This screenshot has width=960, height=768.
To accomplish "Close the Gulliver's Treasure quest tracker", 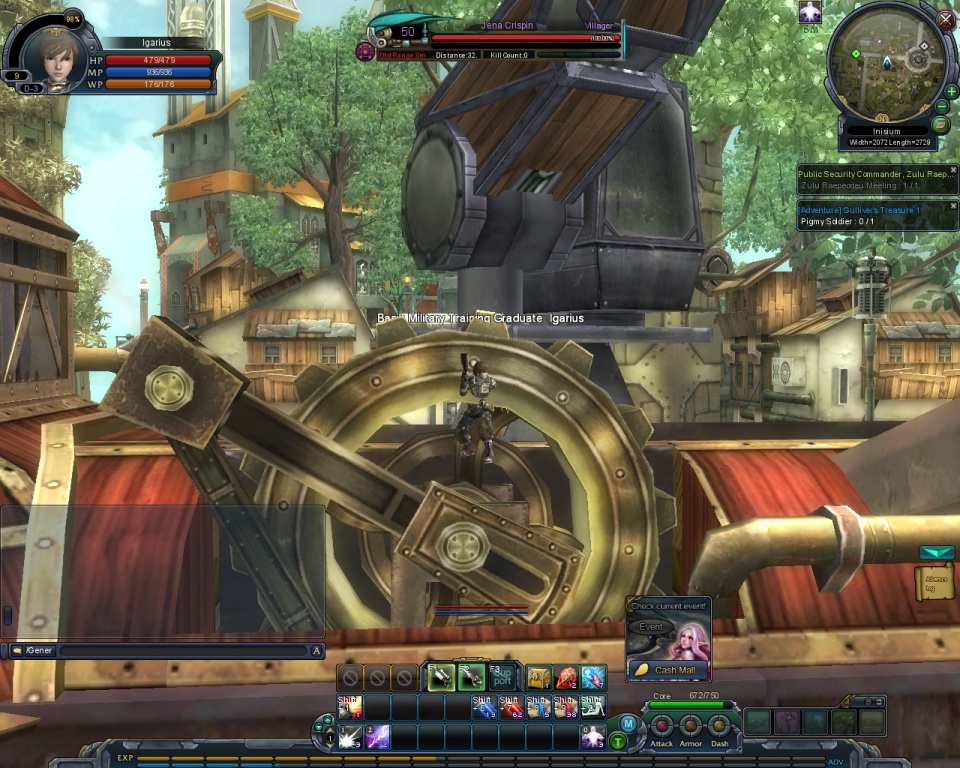I will pos(953,208).
